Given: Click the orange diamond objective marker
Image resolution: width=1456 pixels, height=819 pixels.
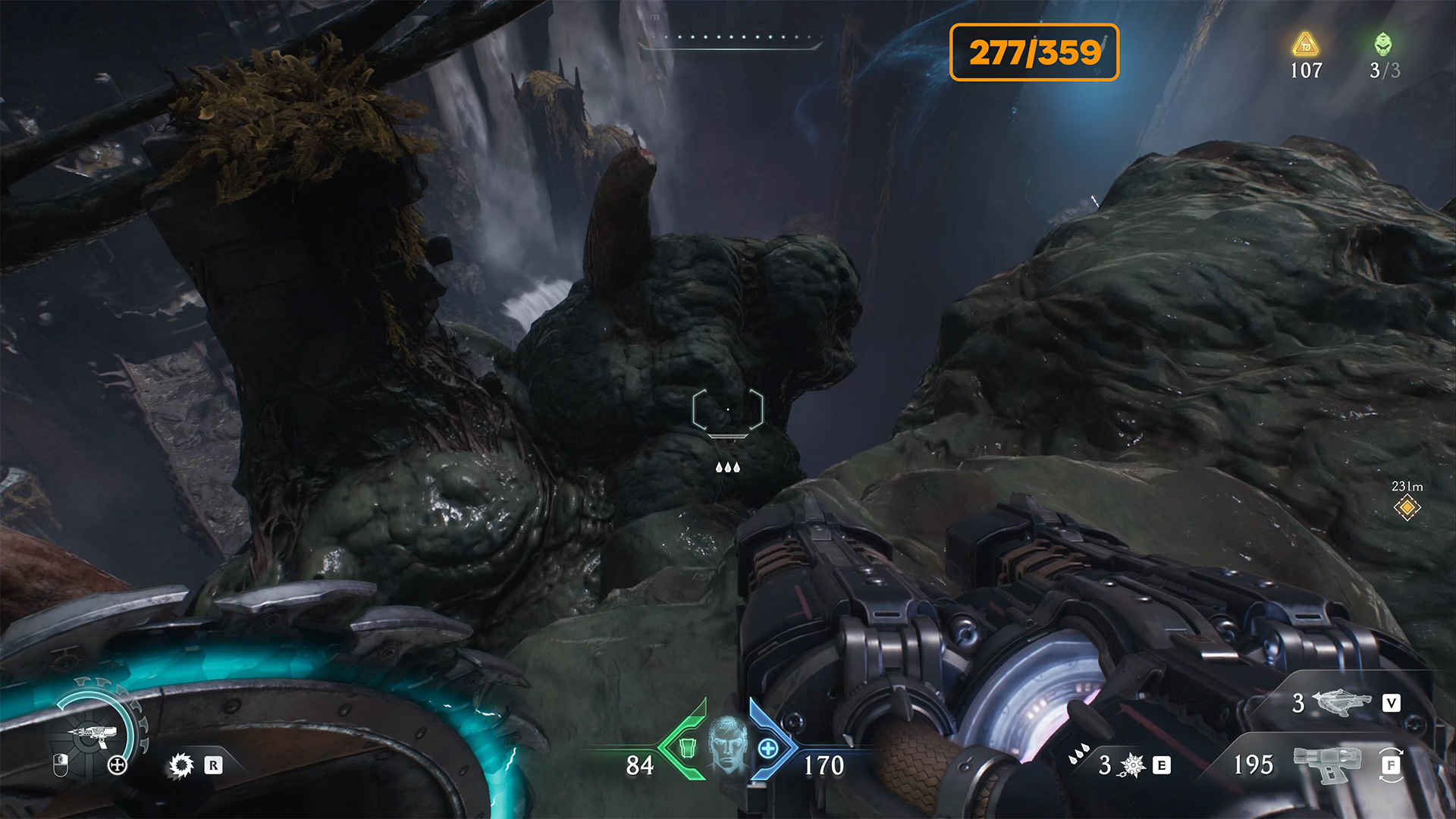Looking at the screenshot, I should click(x=1407, y=507).
